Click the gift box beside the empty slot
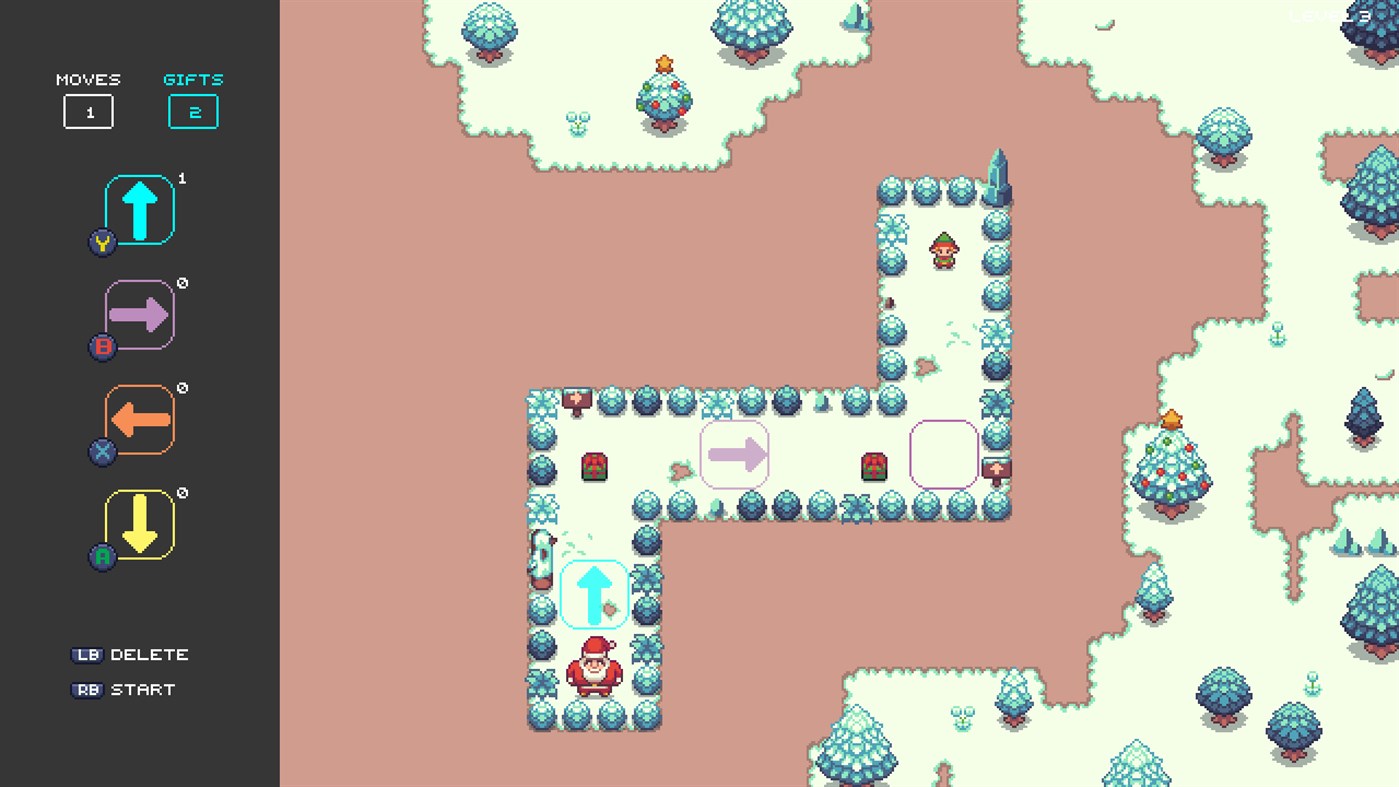 (873, 465)
